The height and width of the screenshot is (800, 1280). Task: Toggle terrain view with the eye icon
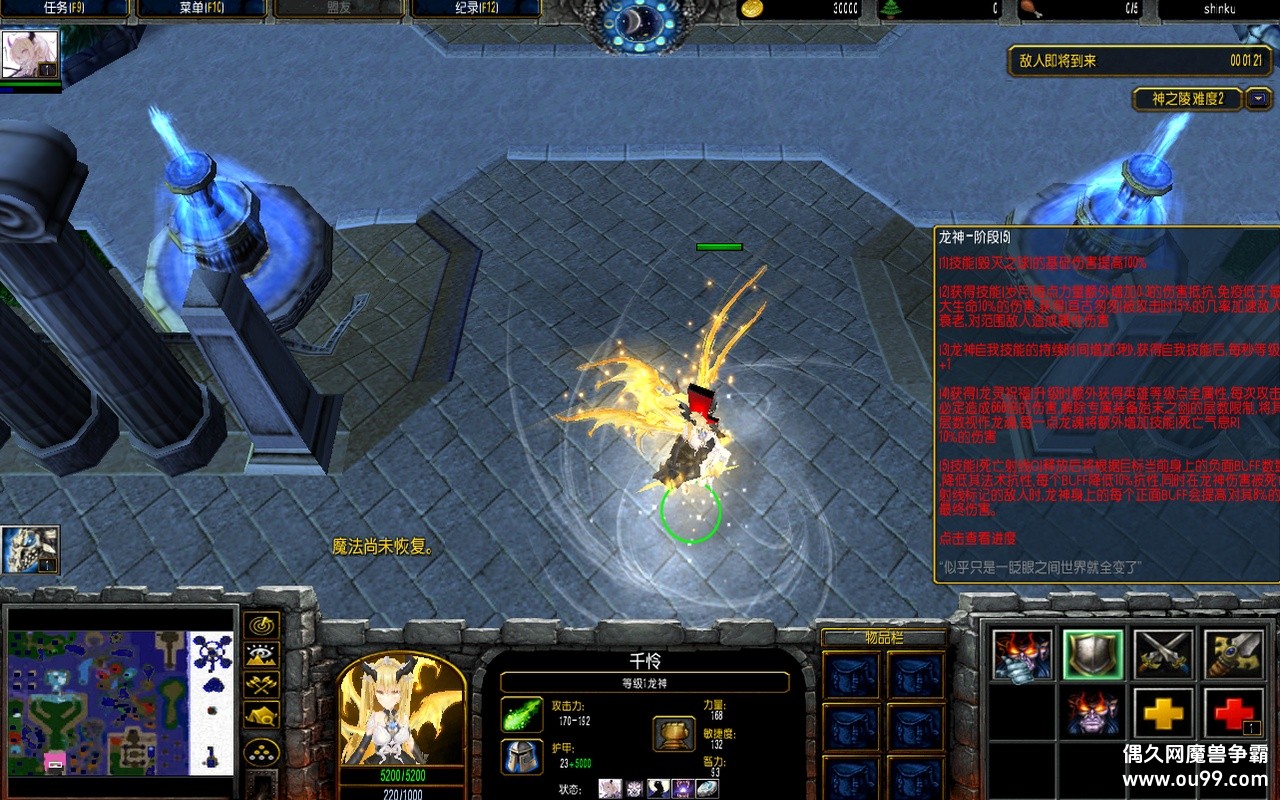[260, 655]
